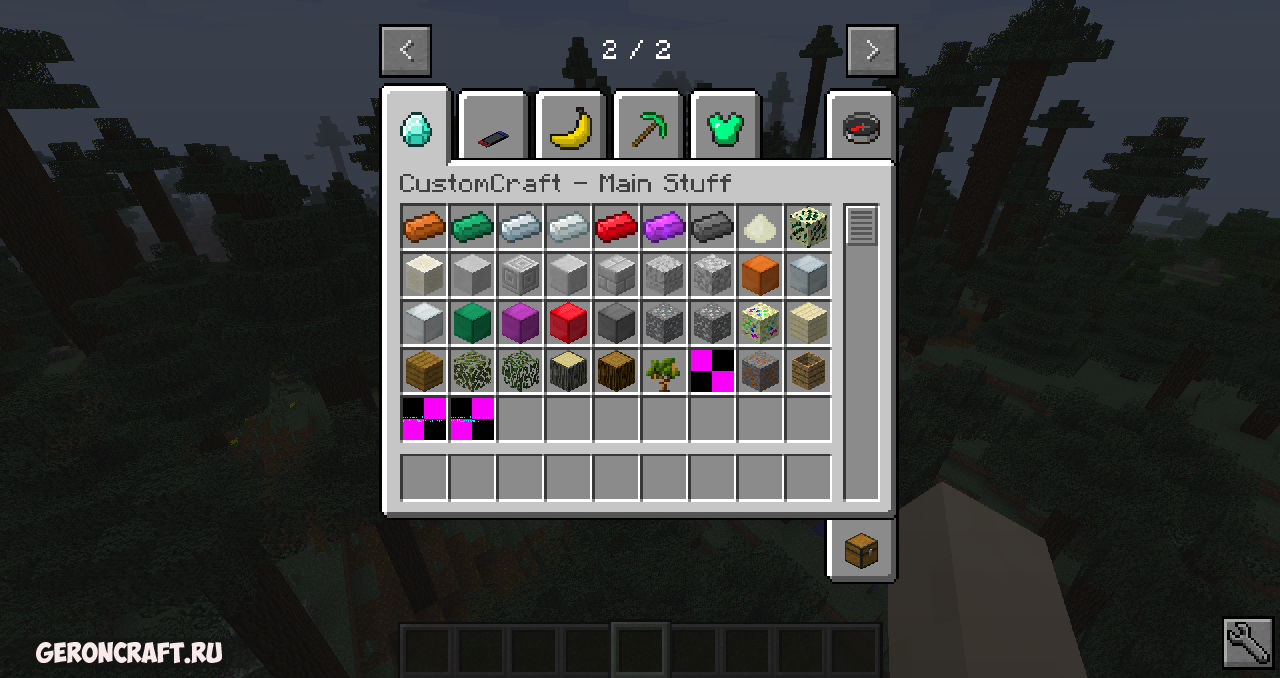1280x678 pixels.
Task: Grab the purple ingot
Action: tap(664, 227)
